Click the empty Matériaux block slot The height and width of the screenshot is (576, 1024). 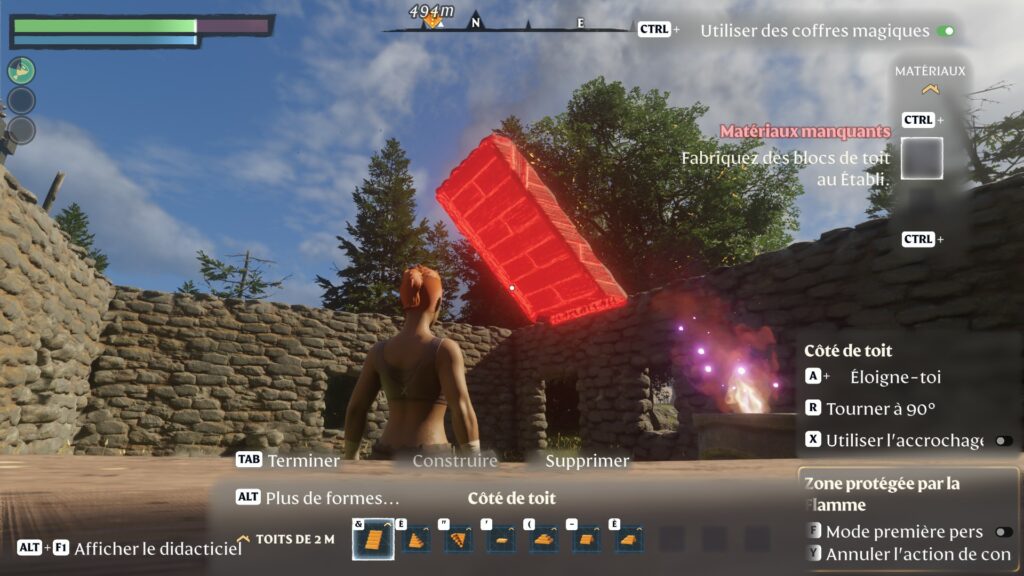click(921, 158)
